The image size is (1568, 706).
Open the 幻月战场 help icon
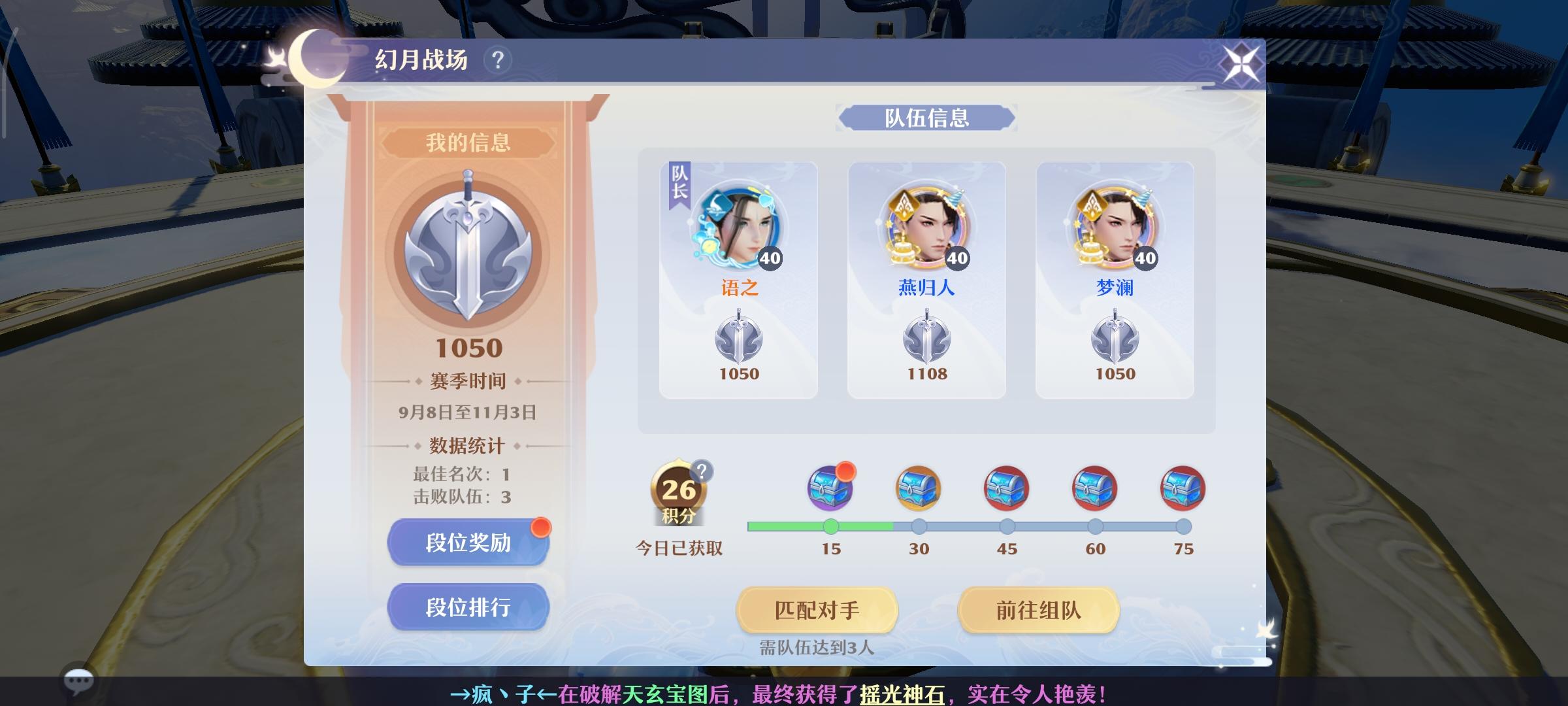point(497,59)
